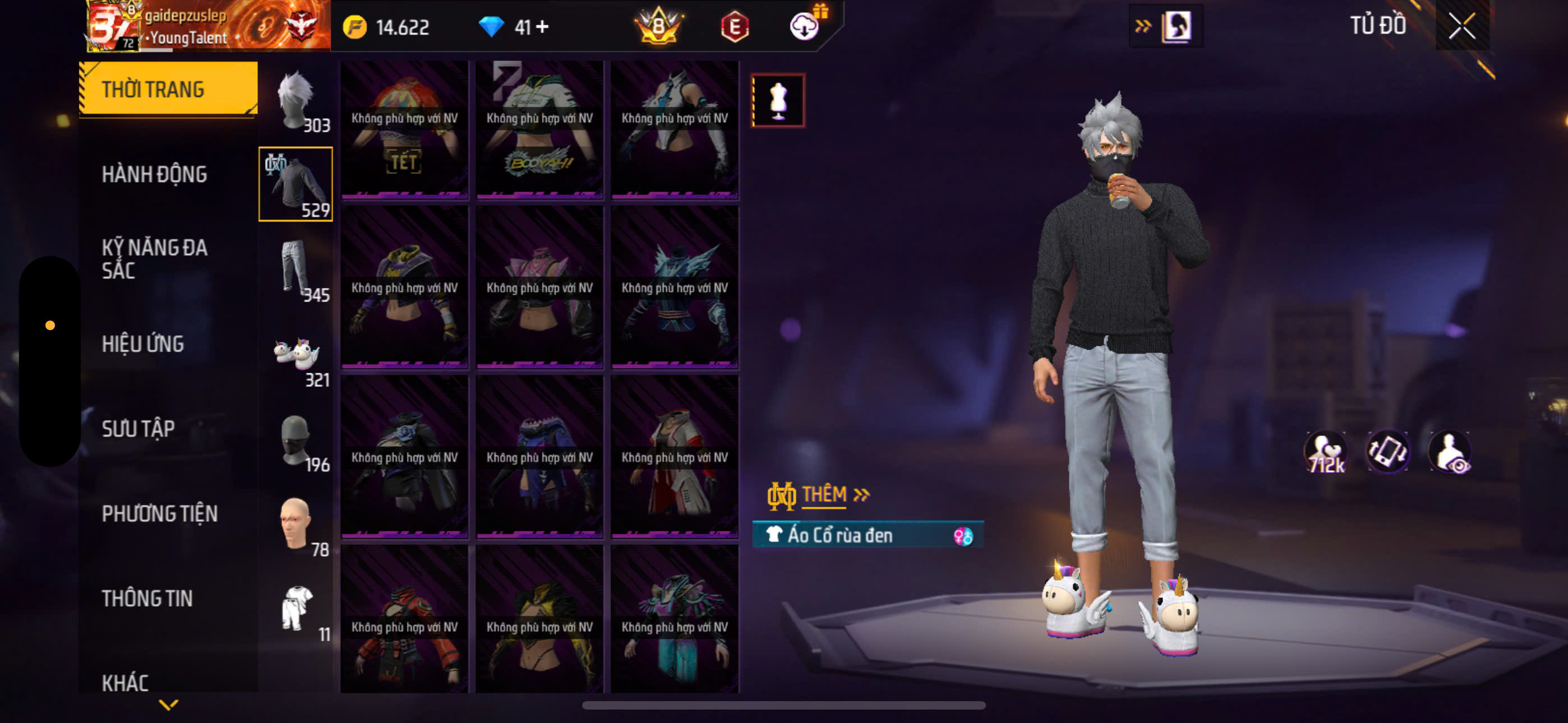Open the white outfit set category
Viewport: 1568px width, 723px height.
[x=297, y=609]
